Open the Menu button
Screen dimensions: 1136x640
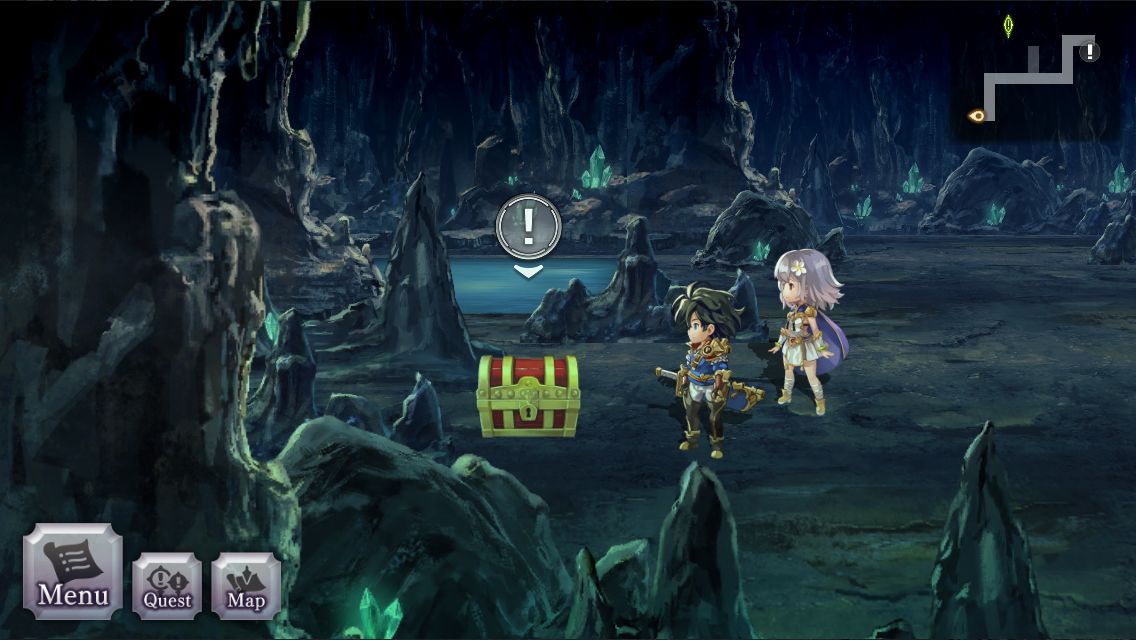click(73, 572)
